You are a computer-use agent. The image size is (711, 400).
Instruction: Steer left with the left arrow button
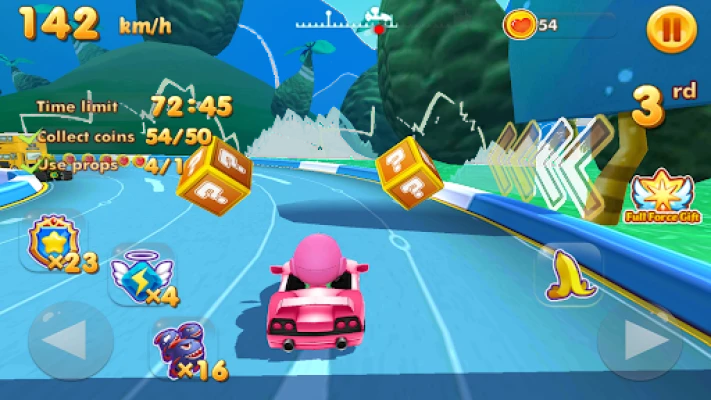(x=70, y=341)
